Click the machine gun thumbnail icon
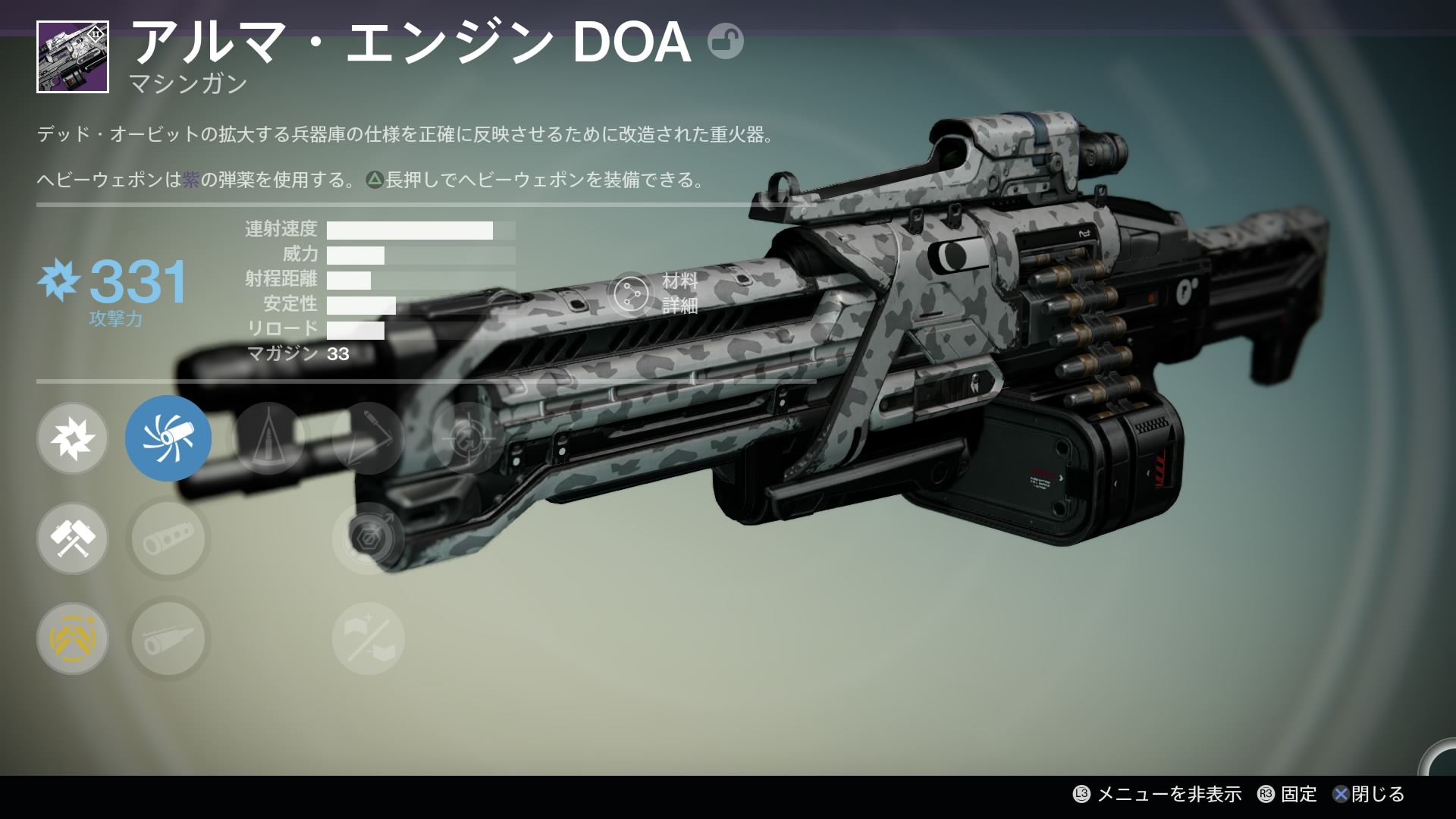Screen dimensions: 1456x819 [x=73, y=57]
